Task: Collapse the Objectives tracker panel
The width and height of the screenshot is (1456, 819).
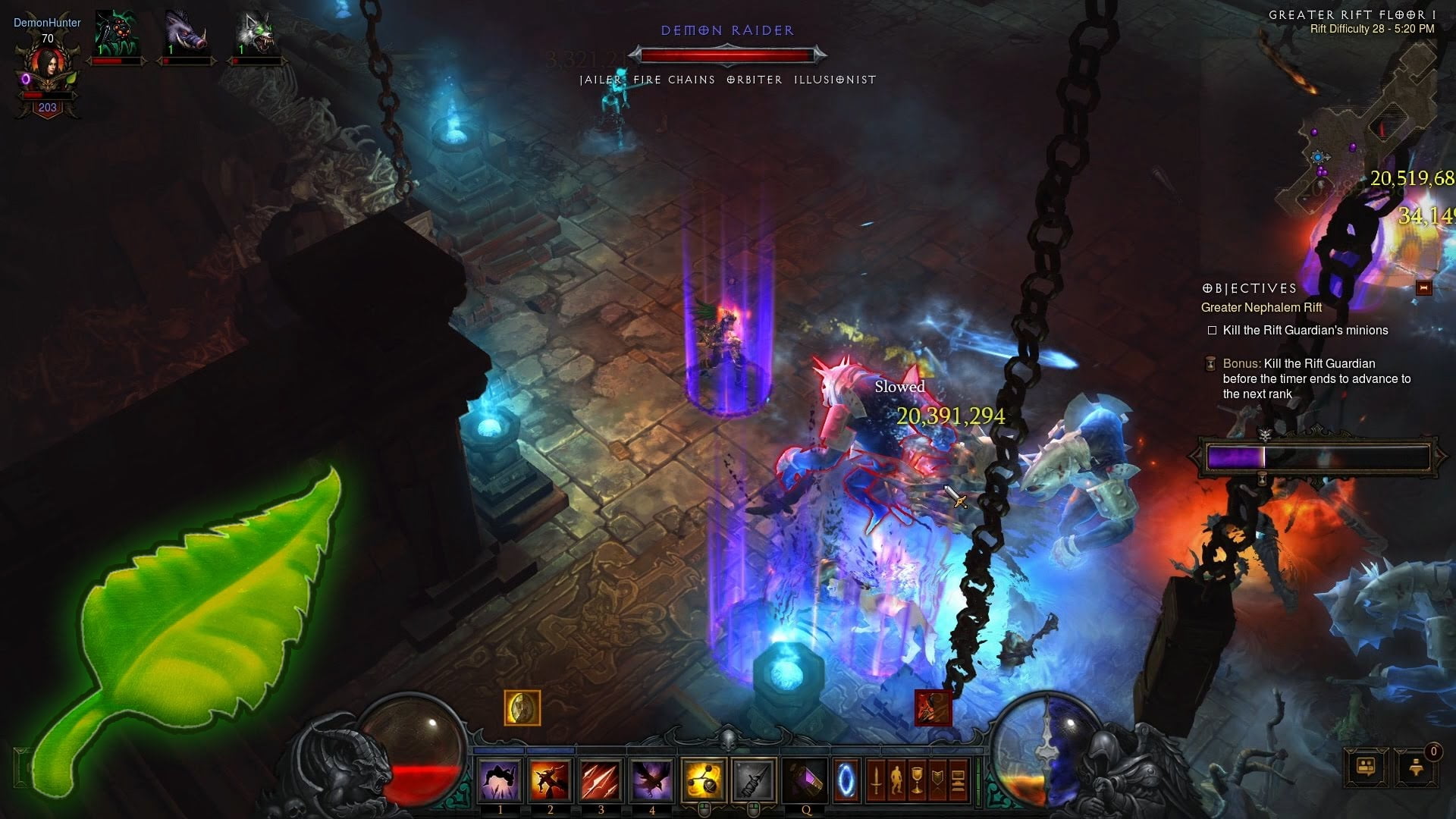Action: click(1423, 287)
